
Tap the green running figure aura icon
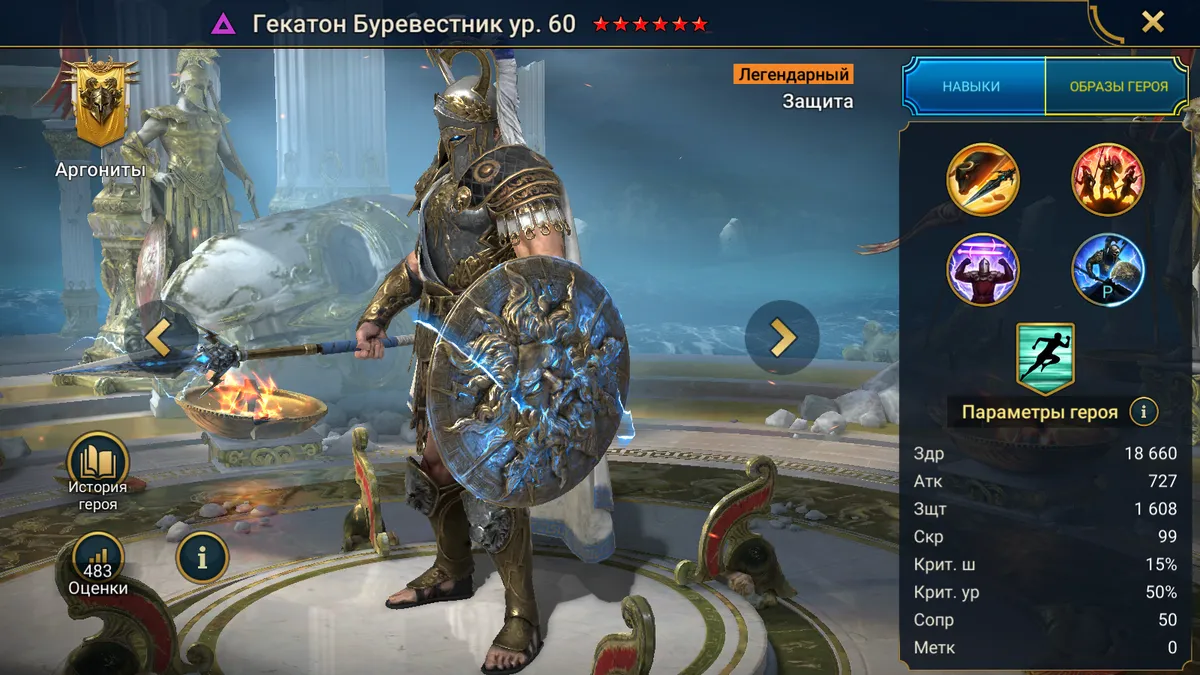[x=1045, y=358]
